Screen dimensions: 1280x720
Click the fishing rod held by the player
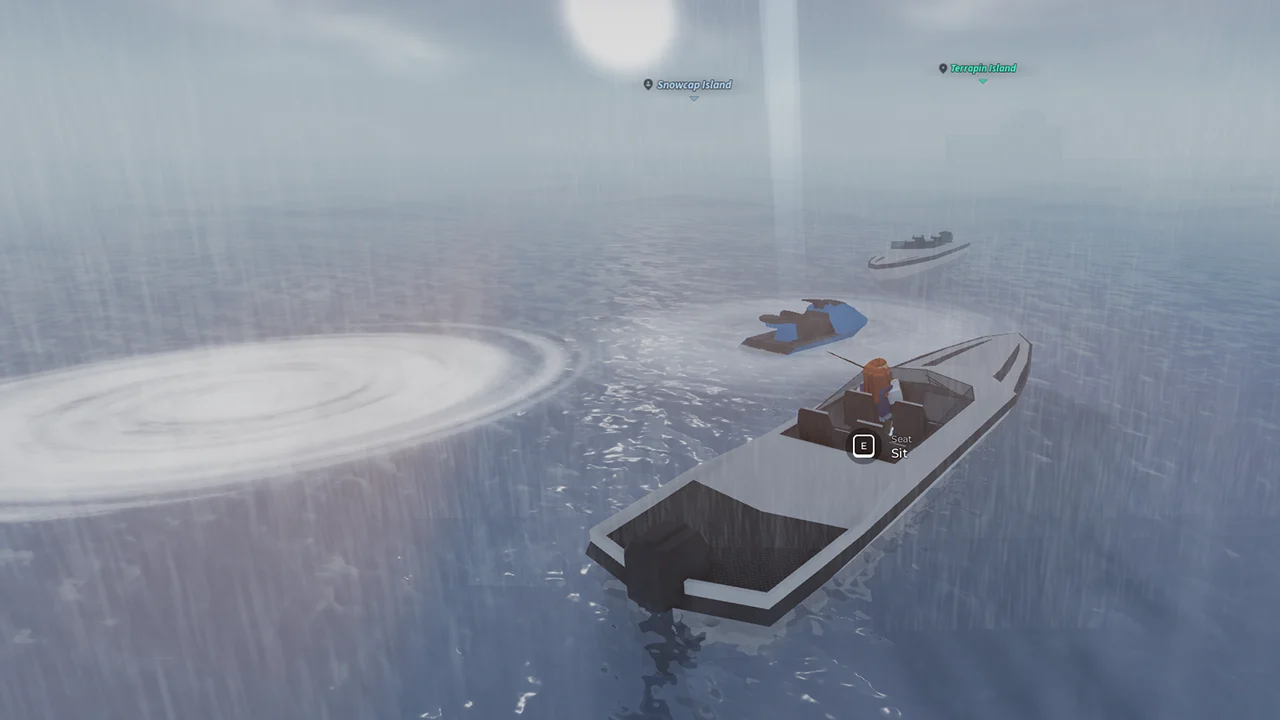pyautogui.click(x=845, y=360)
